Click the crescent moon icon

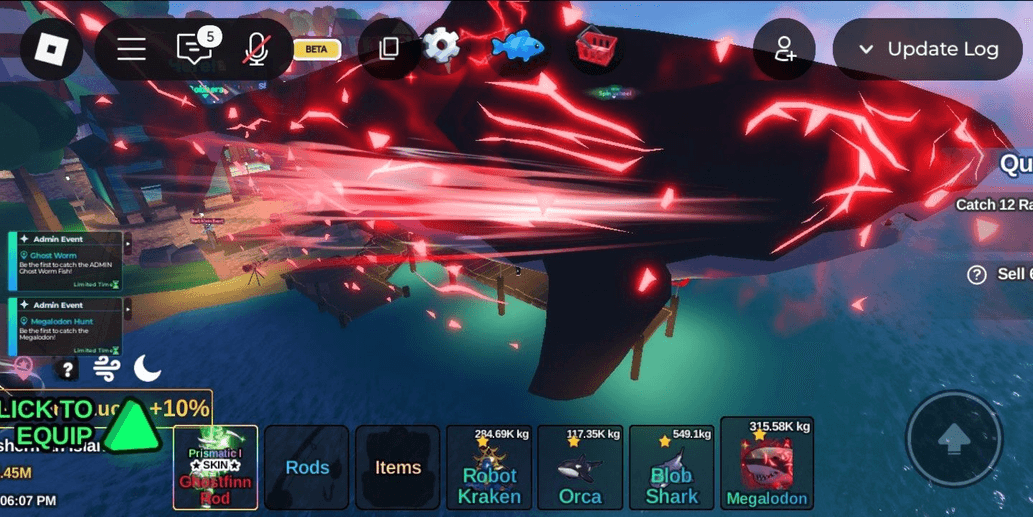click(x=147, y=369)
